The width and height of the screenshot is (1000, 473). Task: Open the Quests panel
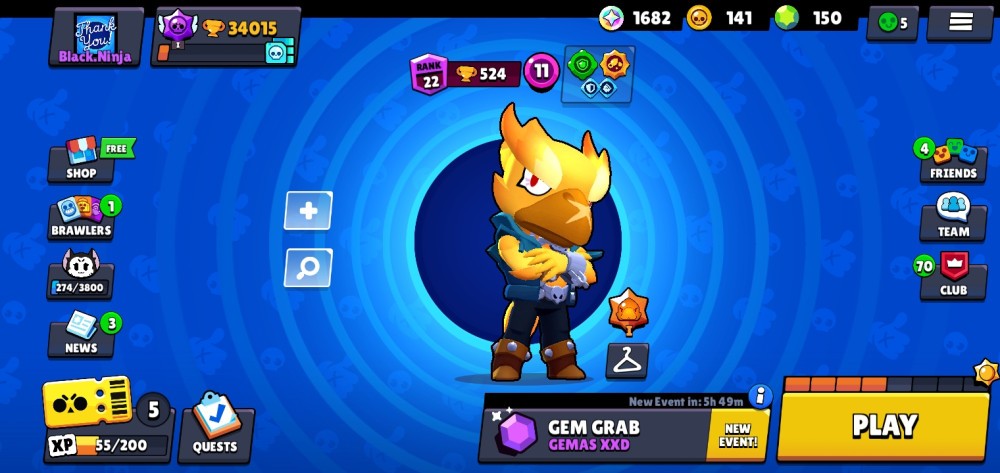coord(215,427)
